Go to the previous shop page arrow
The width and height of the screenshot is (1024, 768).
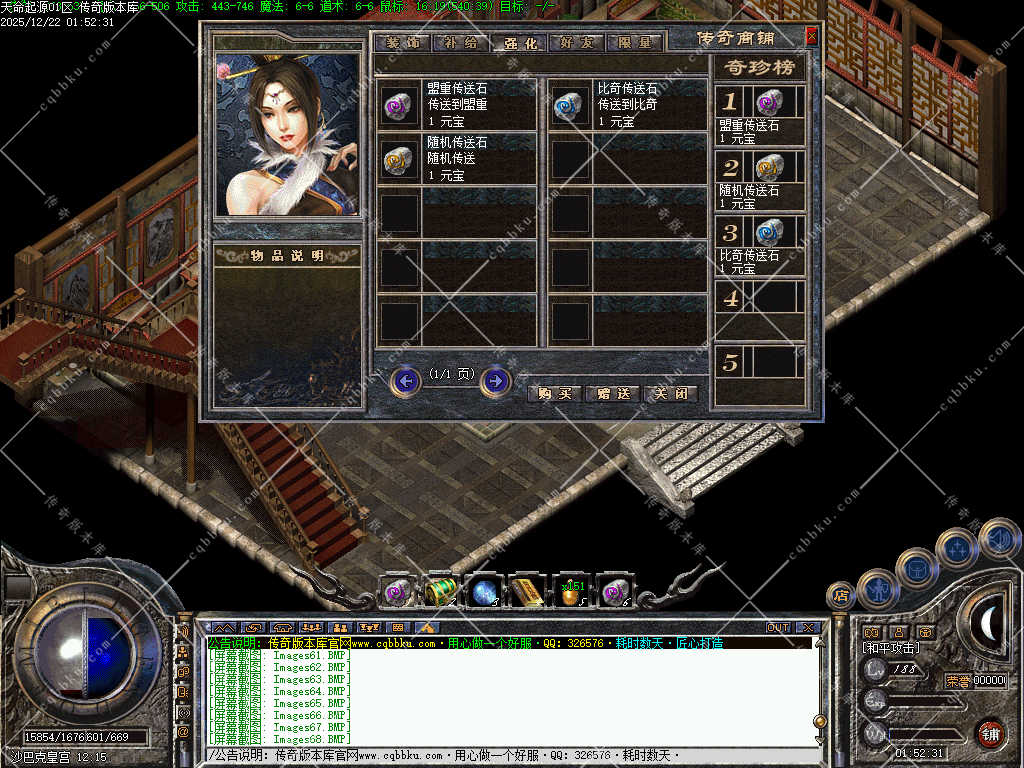[x=405, y=381]
